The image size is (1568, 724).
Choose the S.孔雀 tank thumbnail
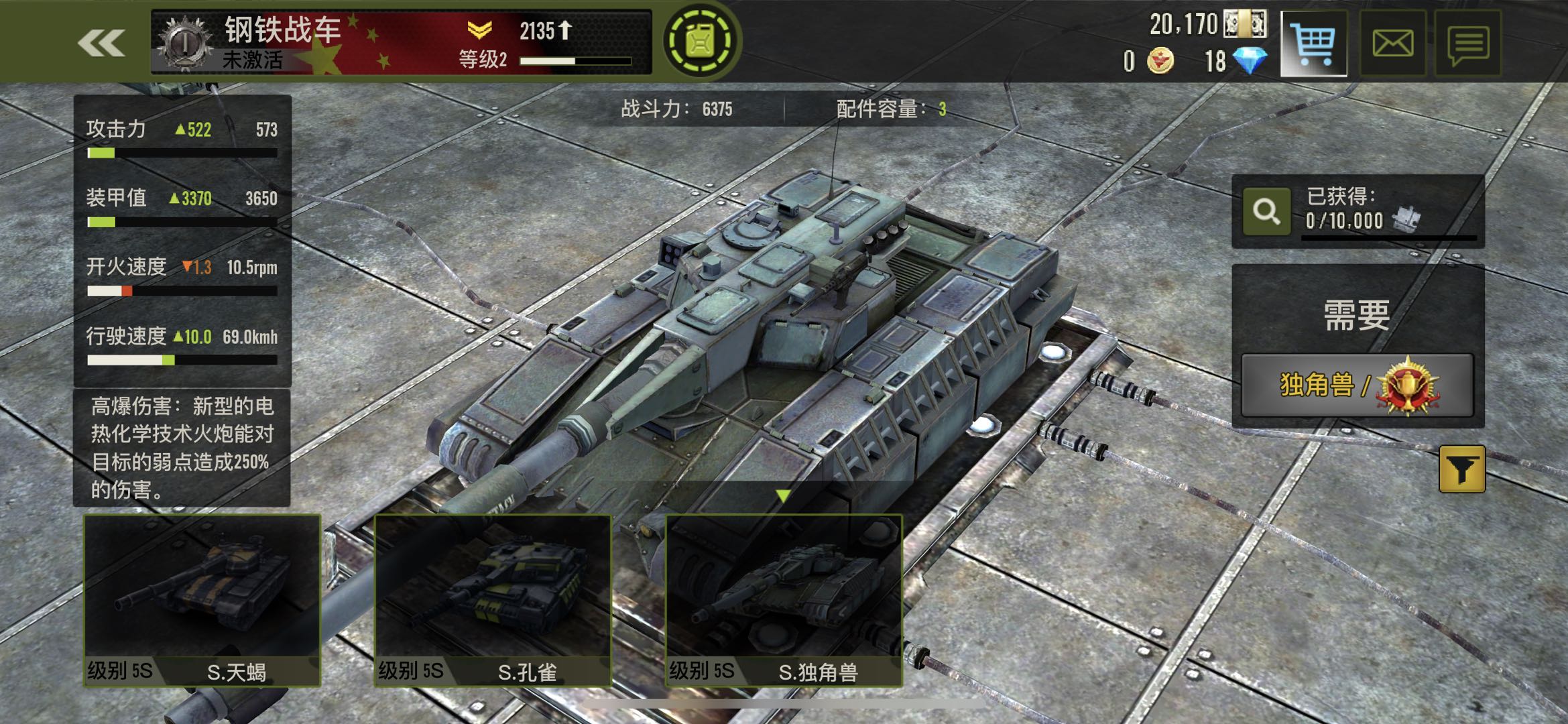pos(493,600)
